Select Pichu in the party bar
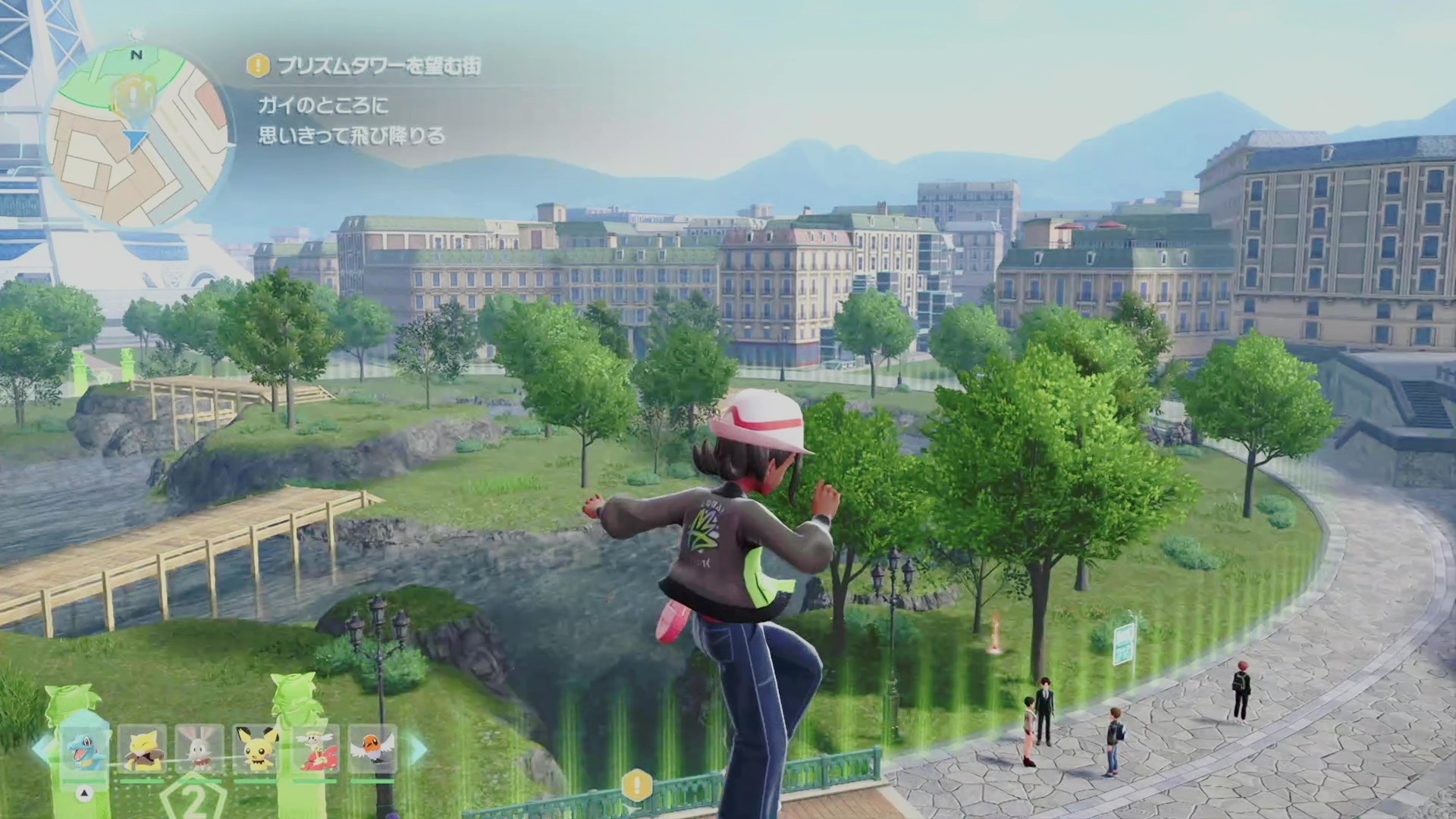This screenshot has width=1456, height=819. tap(256, 749)
